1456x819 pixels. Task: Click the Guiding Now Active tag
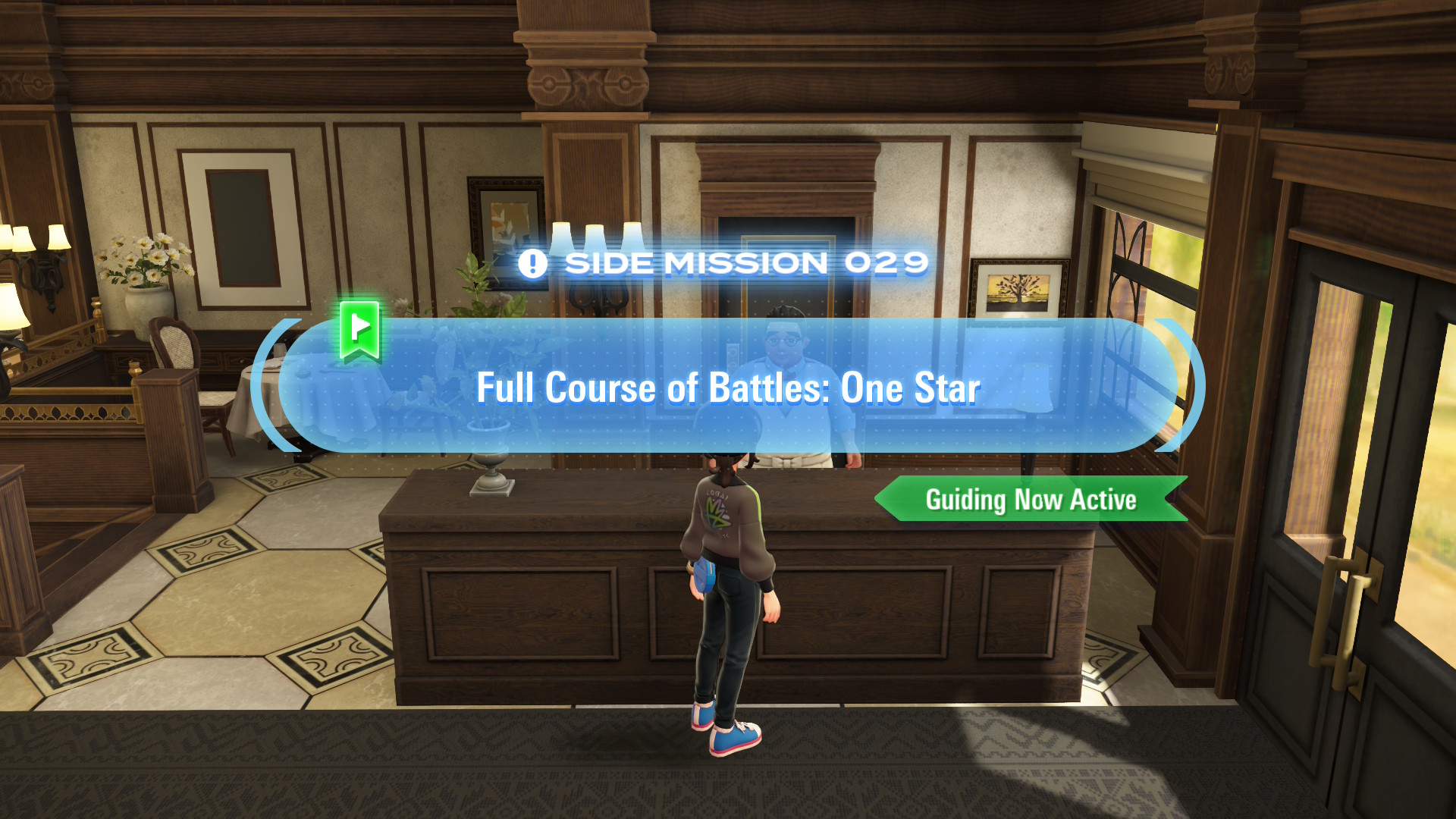1031,500
